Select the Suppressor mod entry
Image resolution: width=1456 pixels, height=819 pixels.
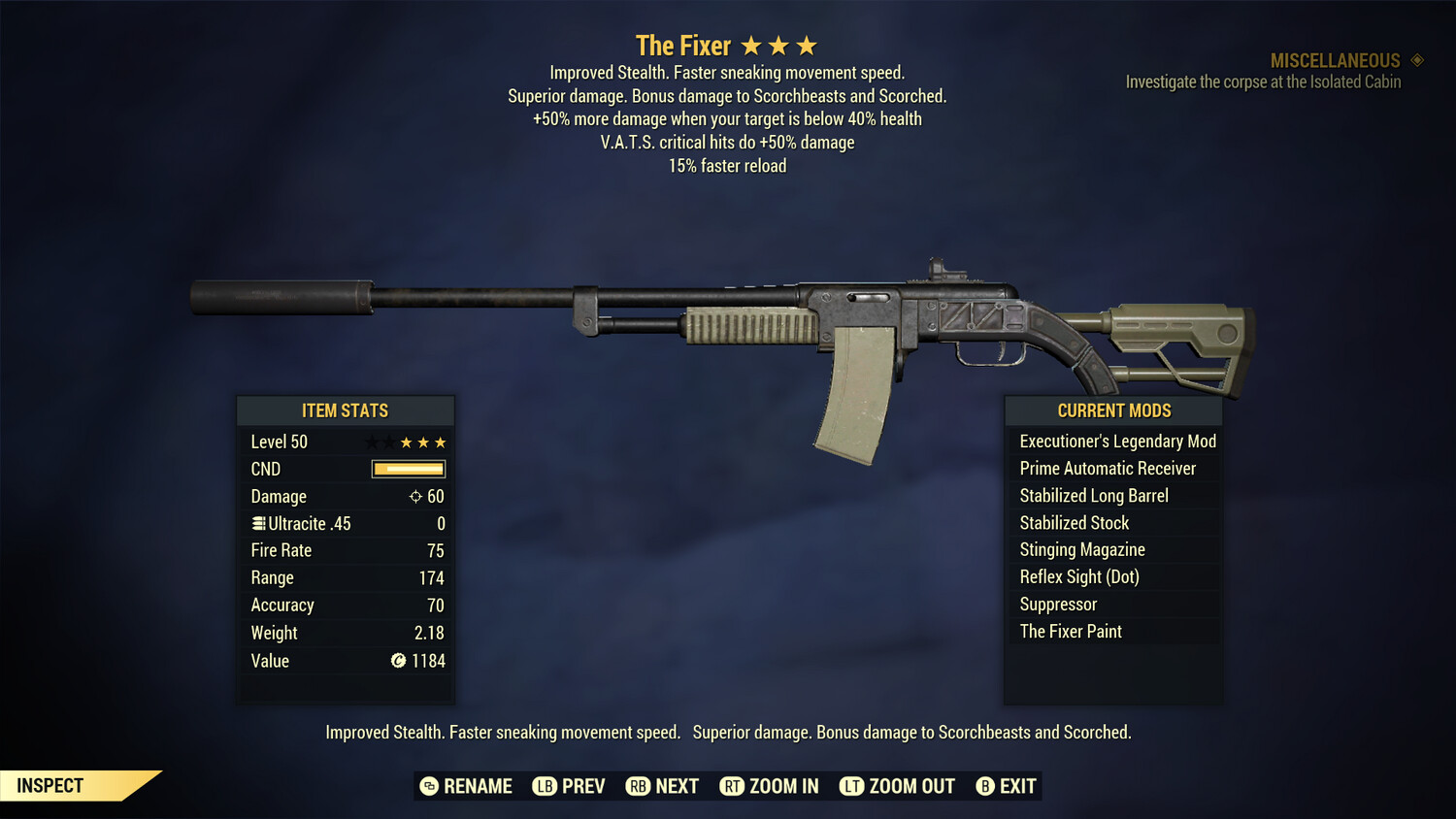click(1057, 604)
